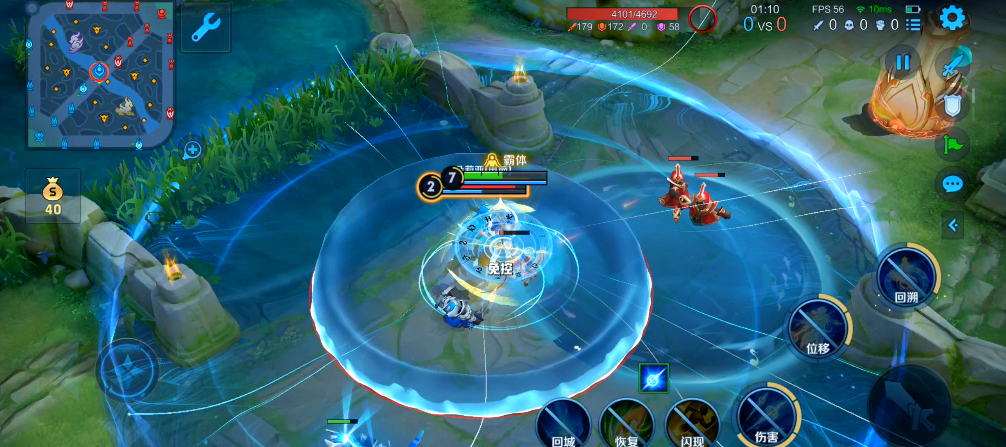Activate the 位移 skill

(x=818, y=329)
